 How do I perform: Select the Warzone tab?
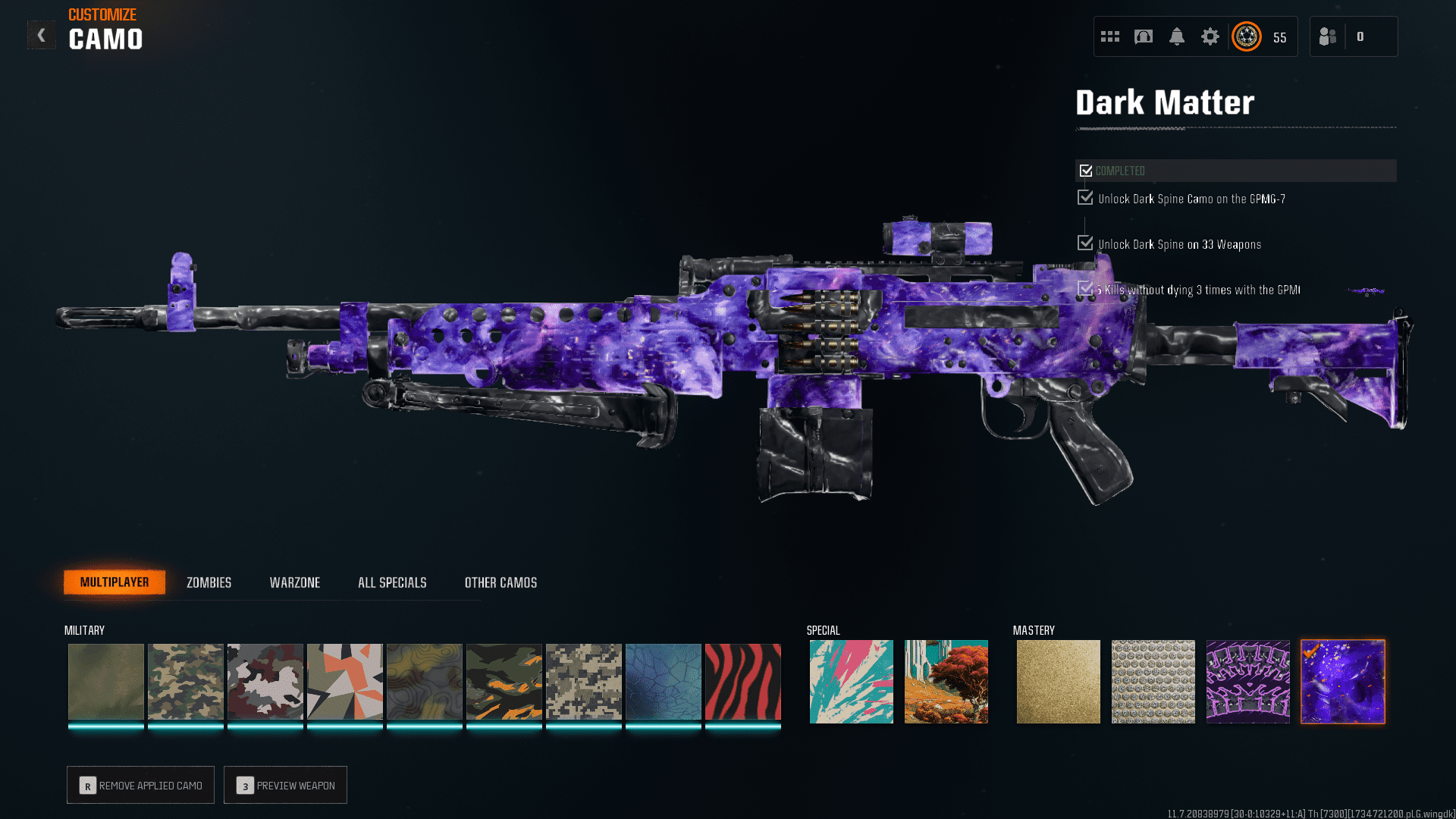coord(295,582)
